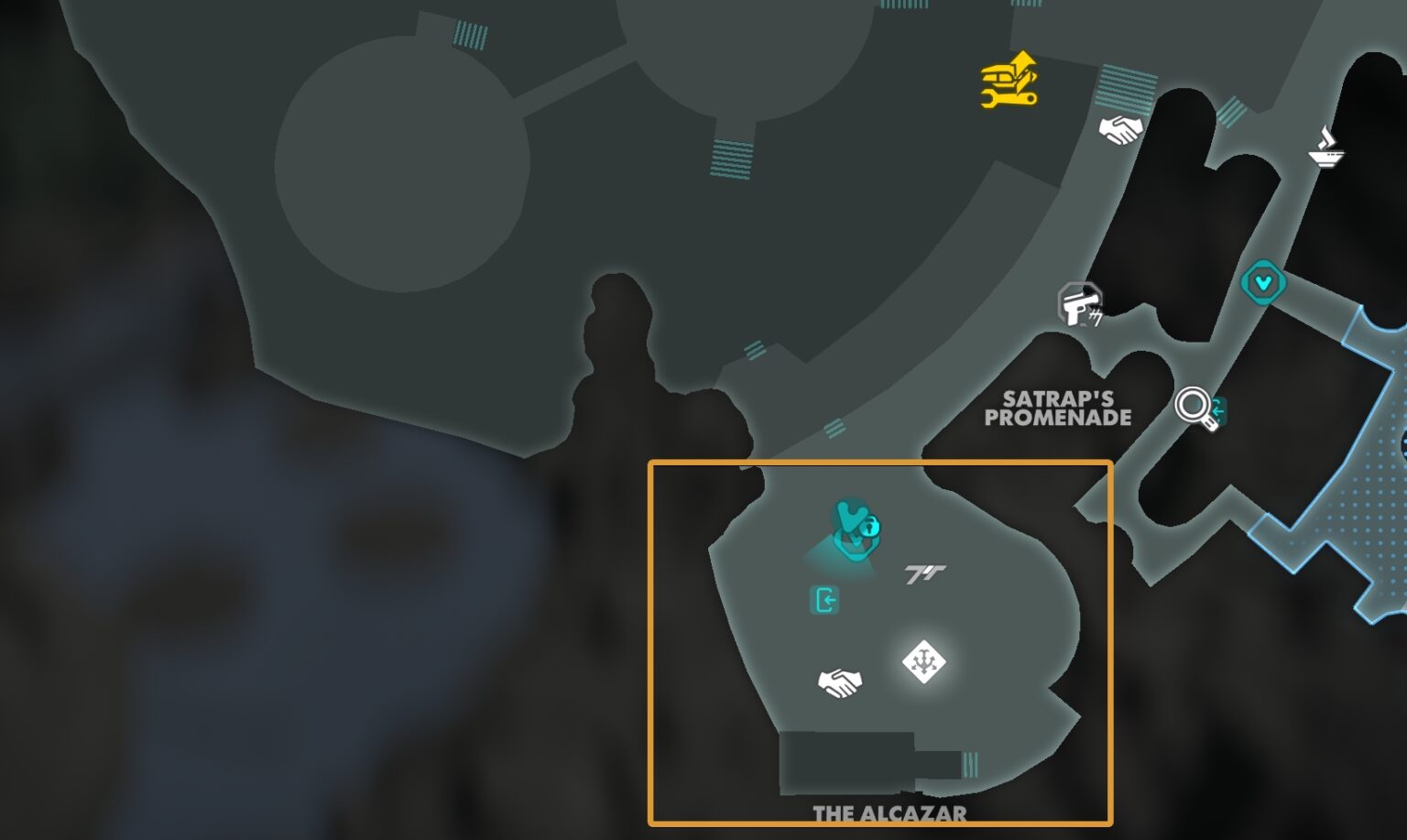
Task: Click the teal arrow icon behind the magnifier
Action: coord(1218,411)
